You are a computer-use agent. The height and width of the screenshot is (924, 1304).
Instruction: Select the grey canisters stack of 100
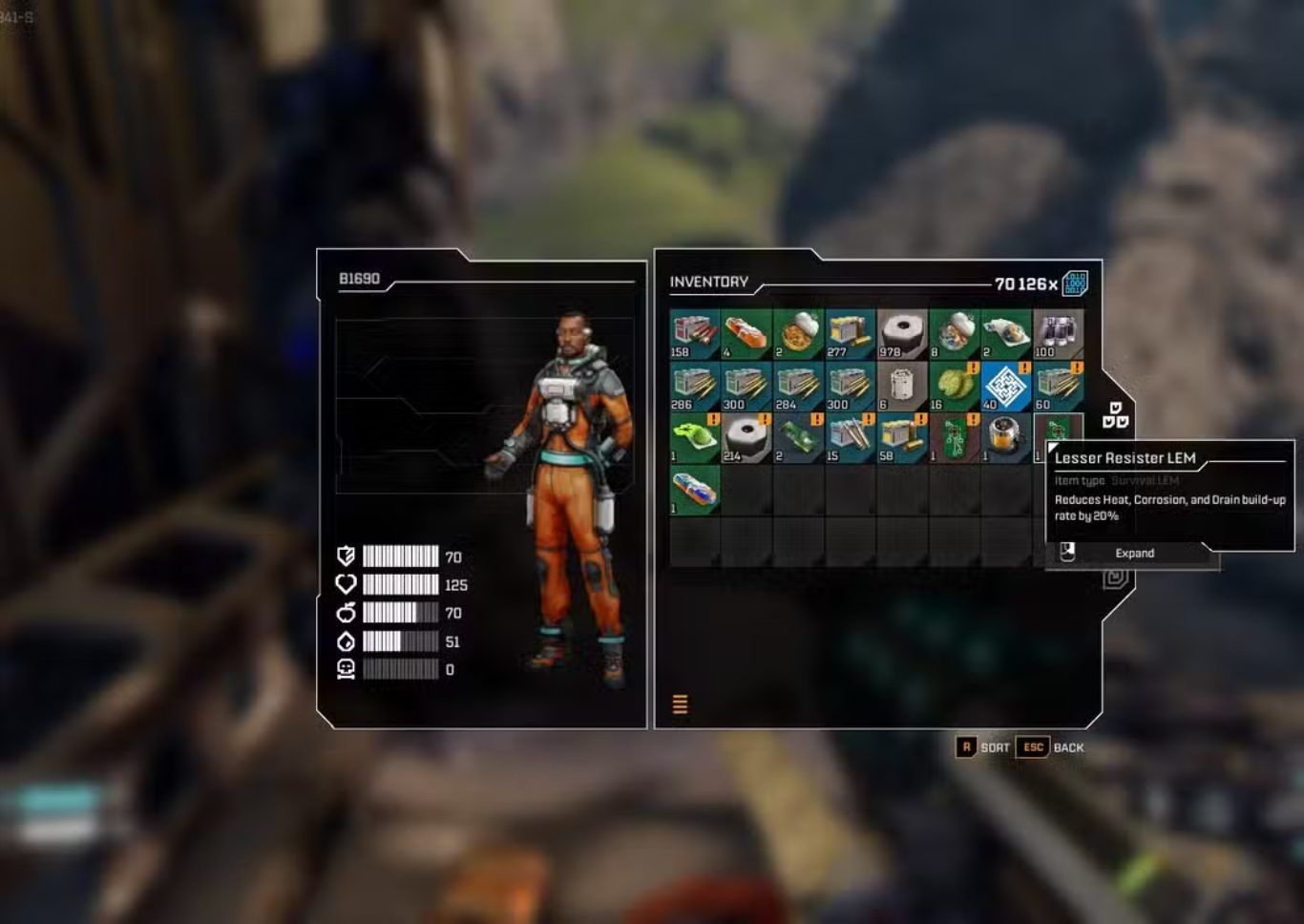pos(1058,334)
